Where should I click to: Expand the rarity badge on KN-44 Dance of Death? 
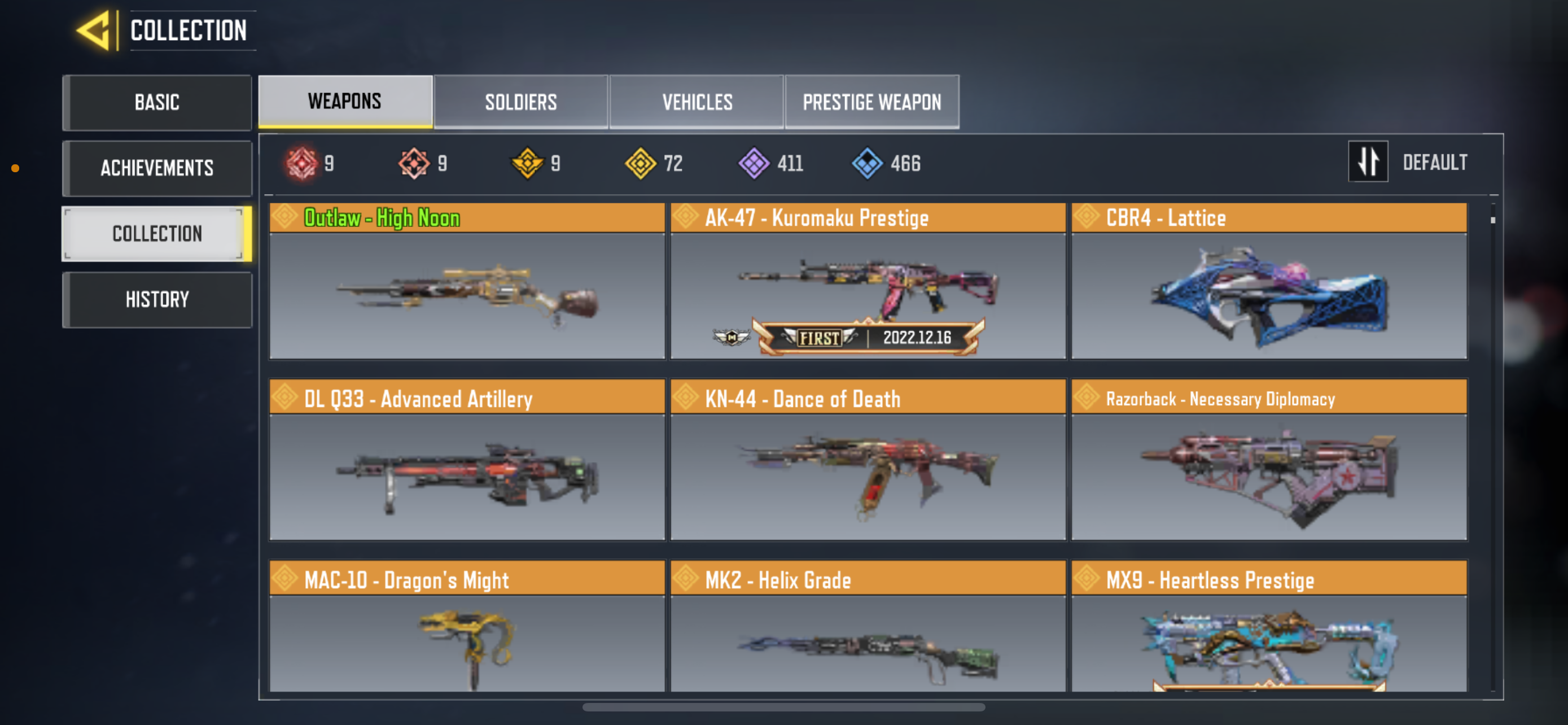pos(686,399)
